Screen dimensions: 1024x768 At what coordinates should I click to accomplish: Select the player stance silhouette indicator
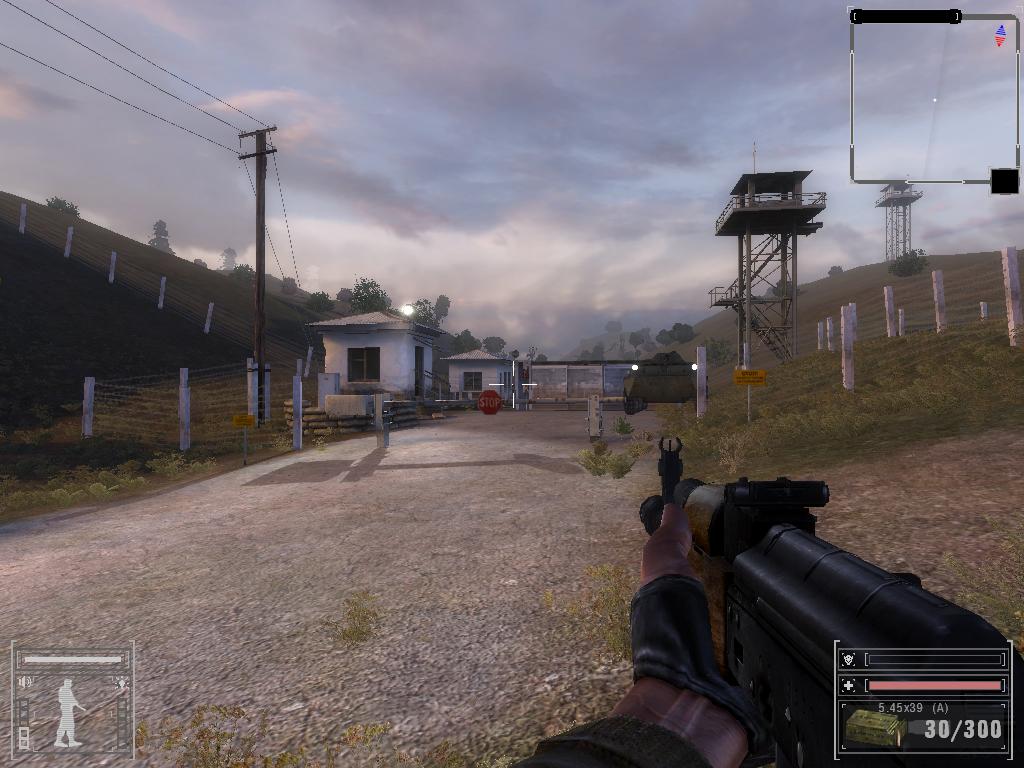69,712
